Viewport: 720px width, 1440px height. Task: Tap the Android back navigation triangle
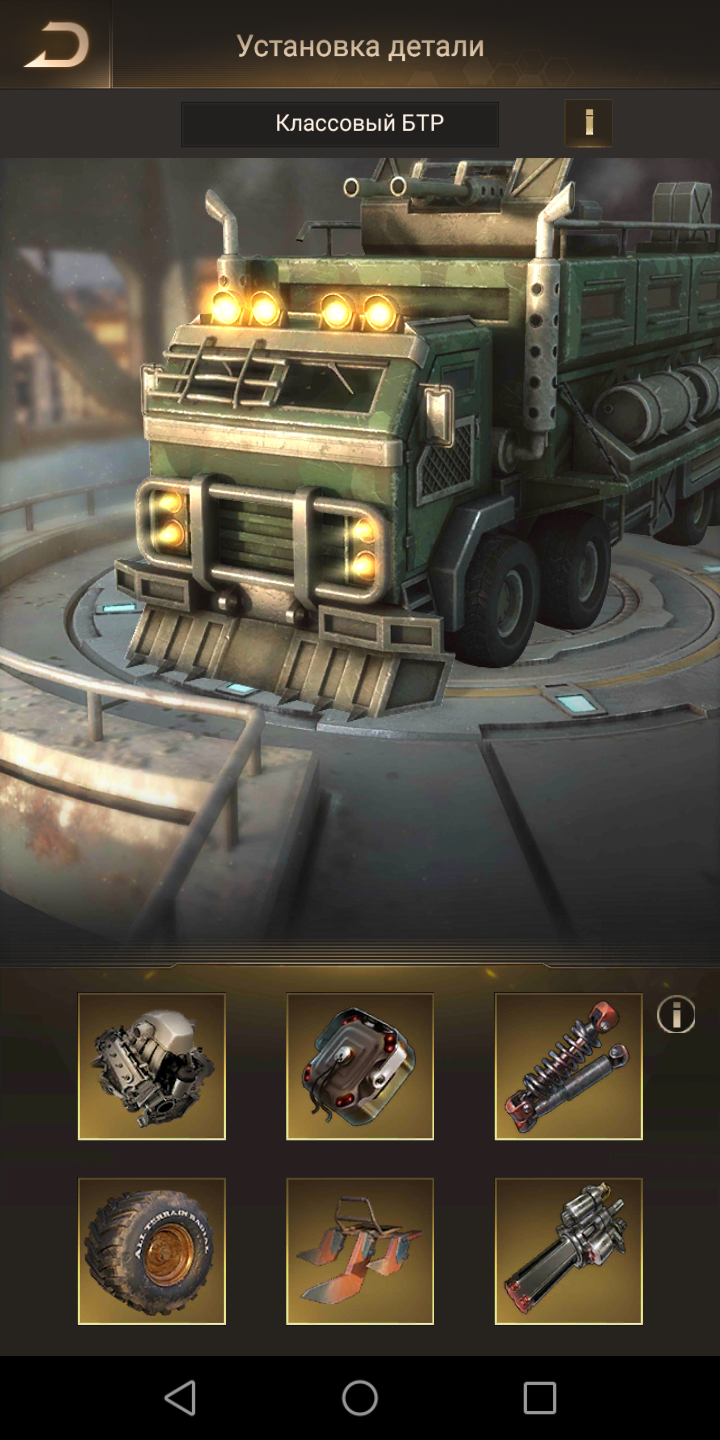(x=180, y=1398)
